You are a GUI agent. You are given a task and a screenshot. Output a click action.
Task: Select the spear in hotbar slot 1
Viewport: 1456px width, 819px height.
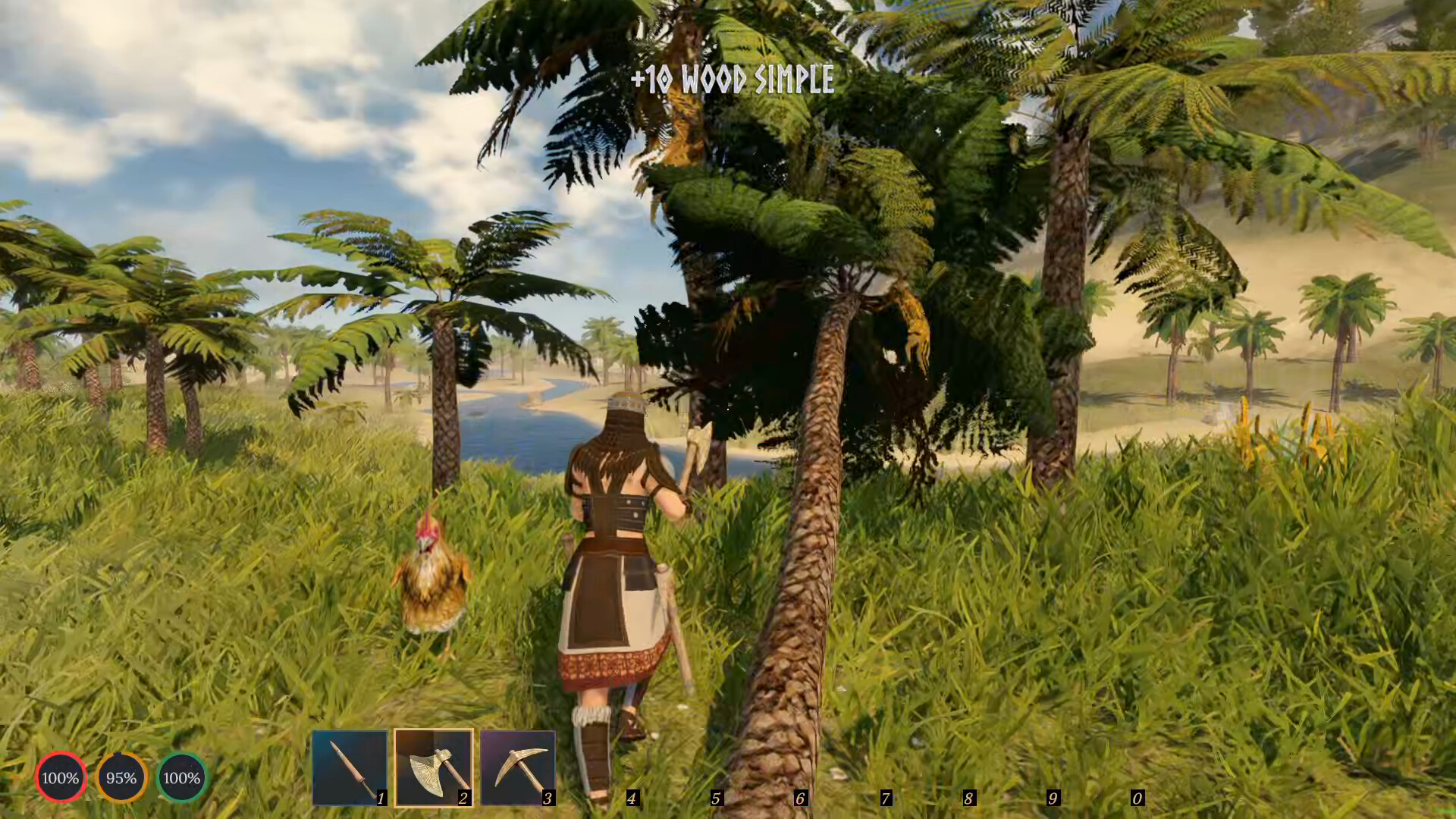pos(350,766)
